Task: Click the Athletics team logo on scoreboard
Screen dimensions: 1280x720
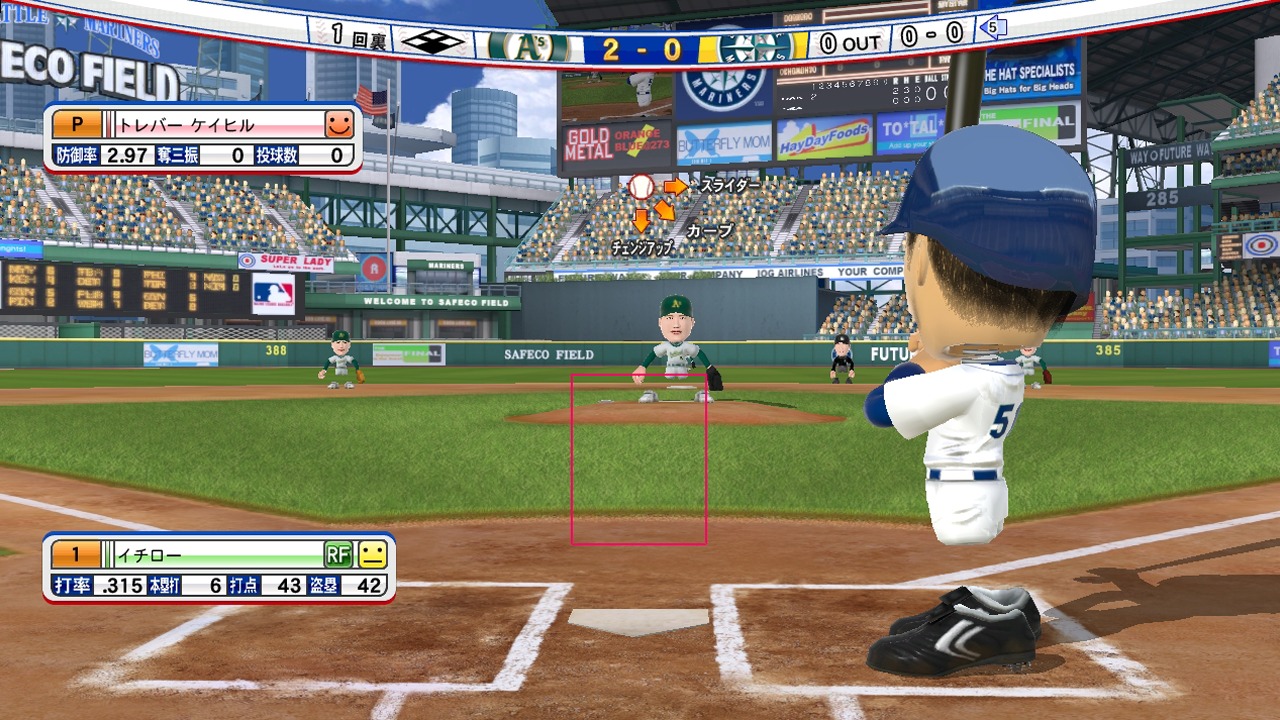Action: [x=525, y=46]
